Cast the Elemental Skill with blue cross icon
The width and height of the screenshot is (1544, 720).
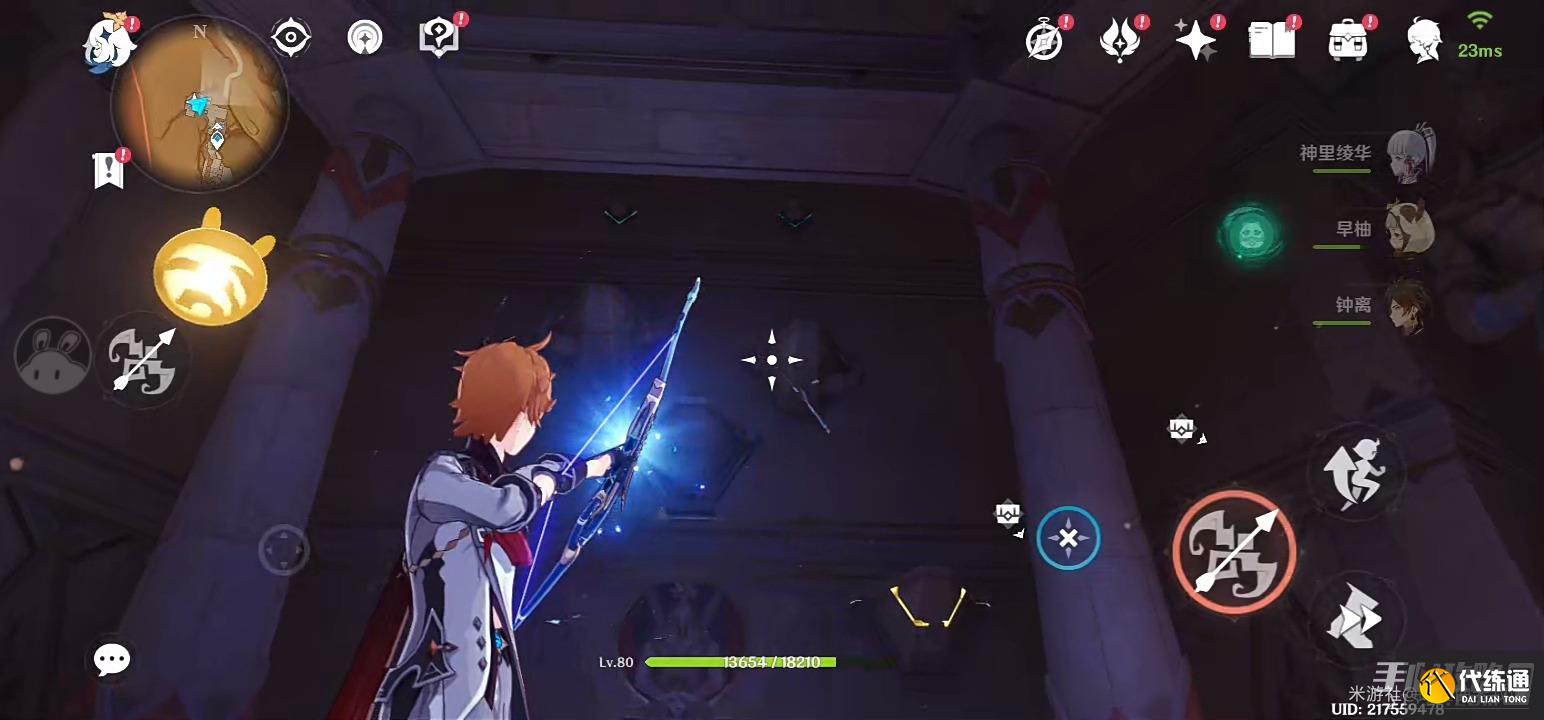1068,539
